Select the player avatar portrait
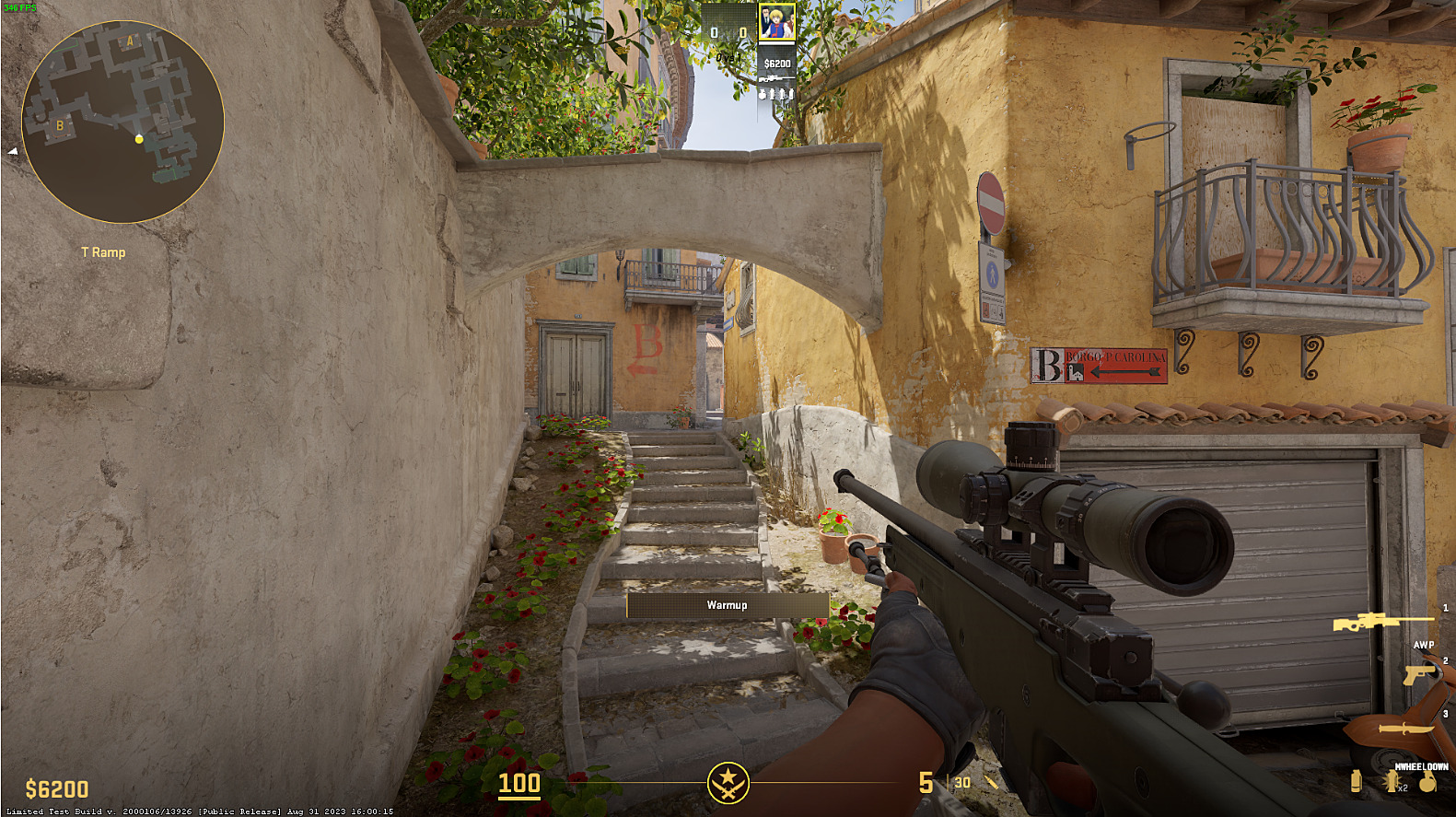1456x817 pixels. [x=776, y=23]
